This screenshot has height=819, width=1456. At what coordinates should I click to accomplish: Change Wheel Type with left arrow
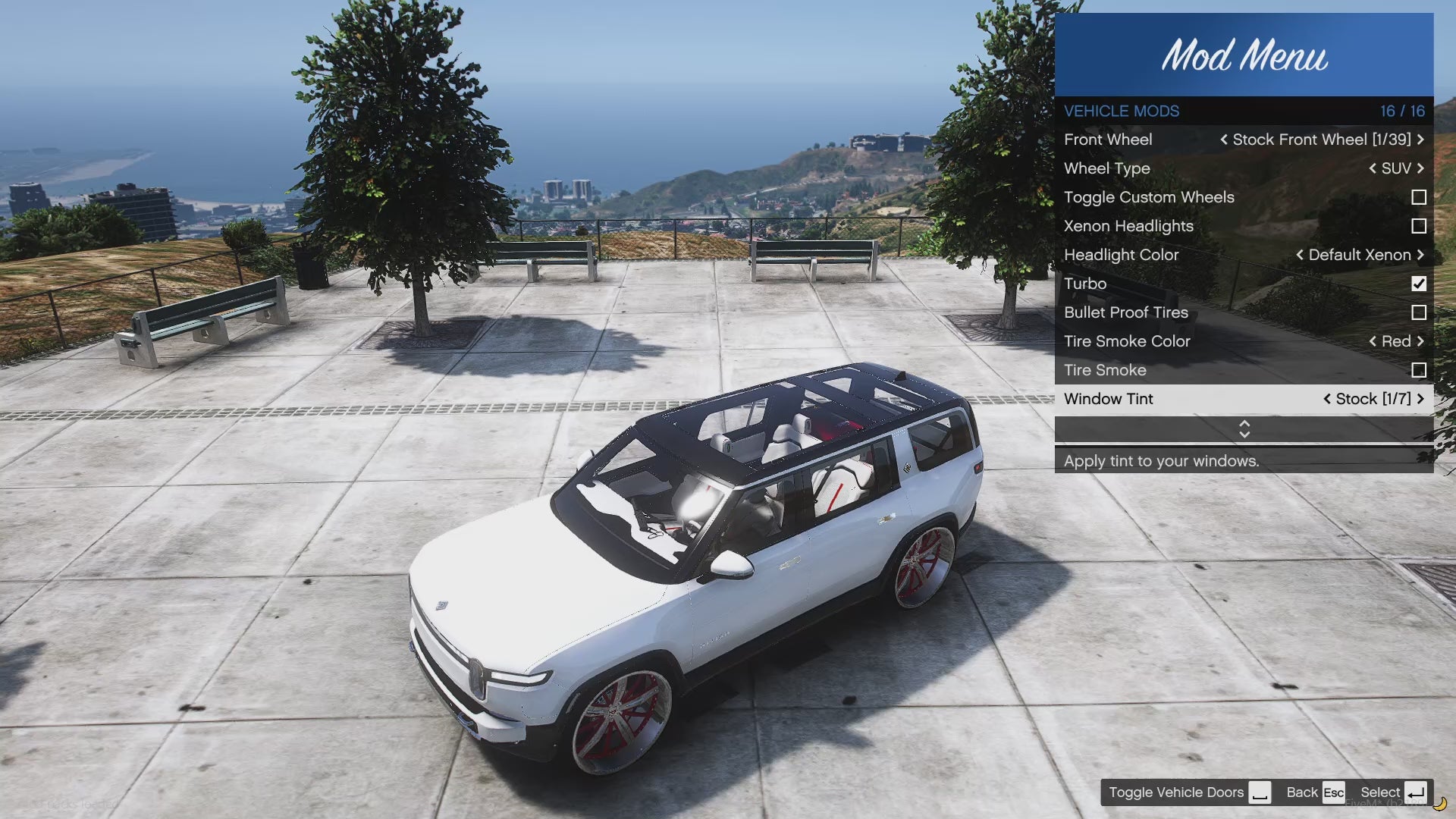(1373, 168)
